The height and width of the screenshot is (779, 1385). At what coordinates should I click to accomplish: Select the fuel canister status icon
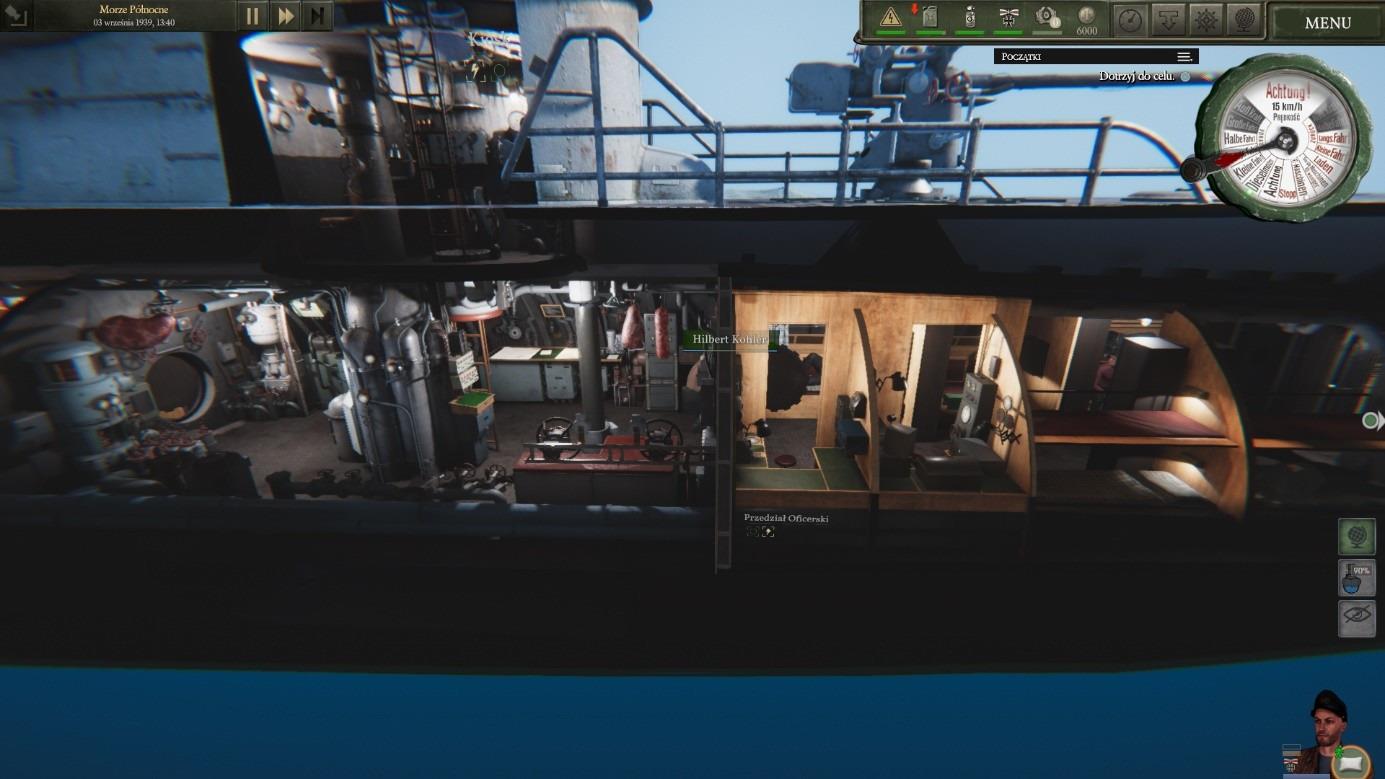[928, 16]
